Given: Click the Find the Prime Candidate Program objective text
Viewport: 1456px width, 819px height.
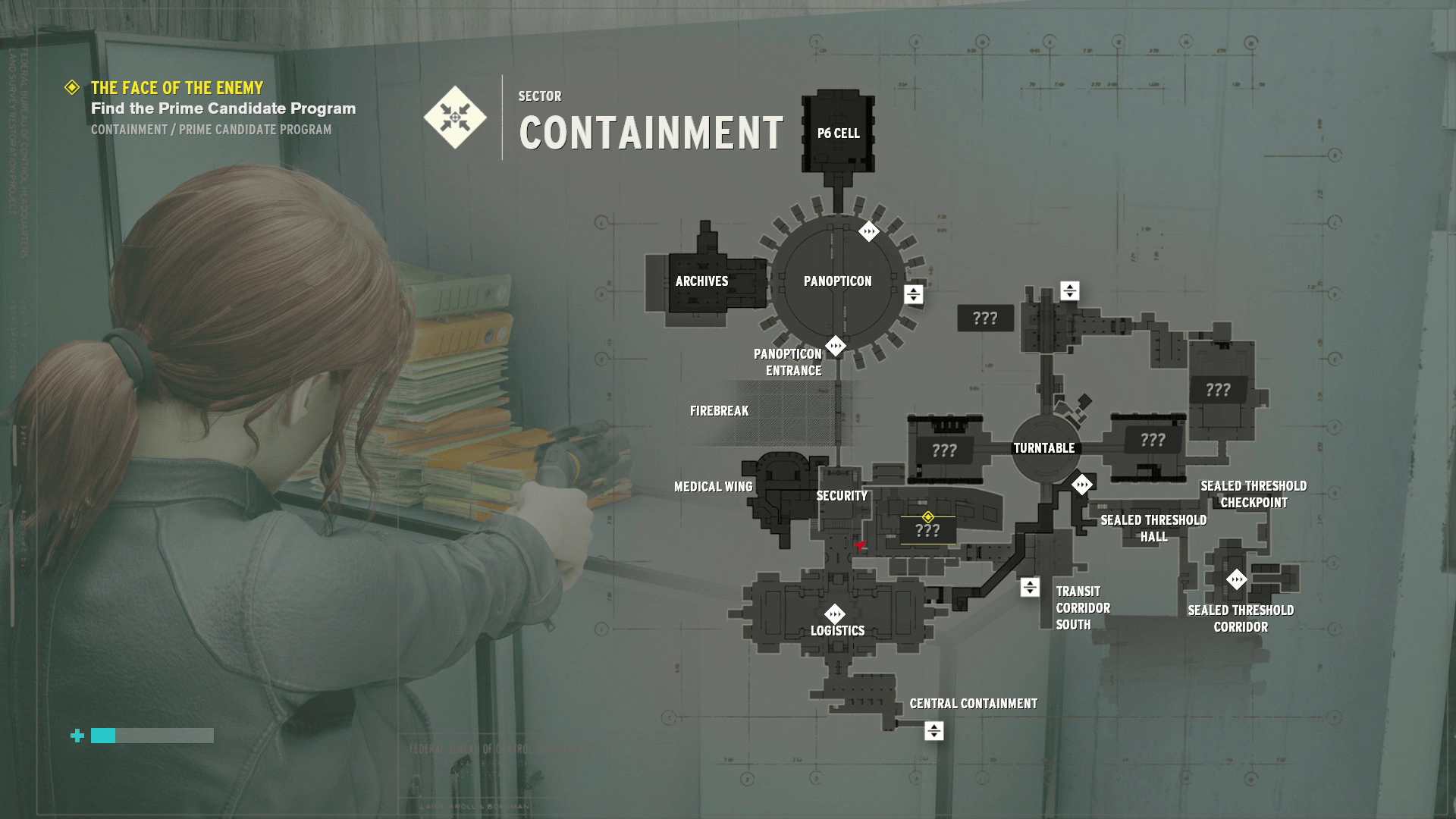Looking at the screenshot, I should point(222,108).
